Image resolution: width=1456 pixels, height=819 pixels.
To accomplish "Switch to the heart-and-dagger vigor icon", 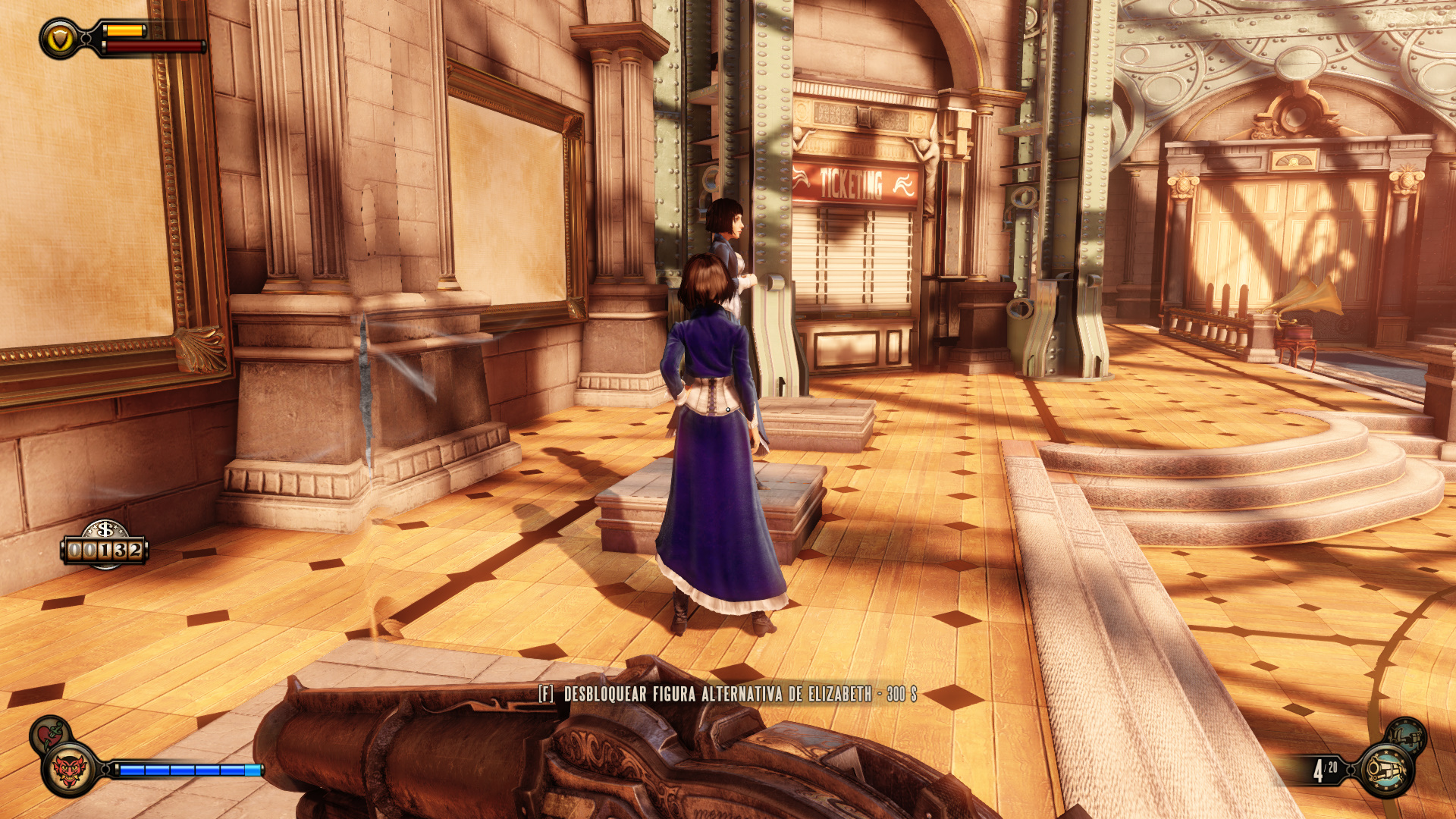I will coord(50,733).
